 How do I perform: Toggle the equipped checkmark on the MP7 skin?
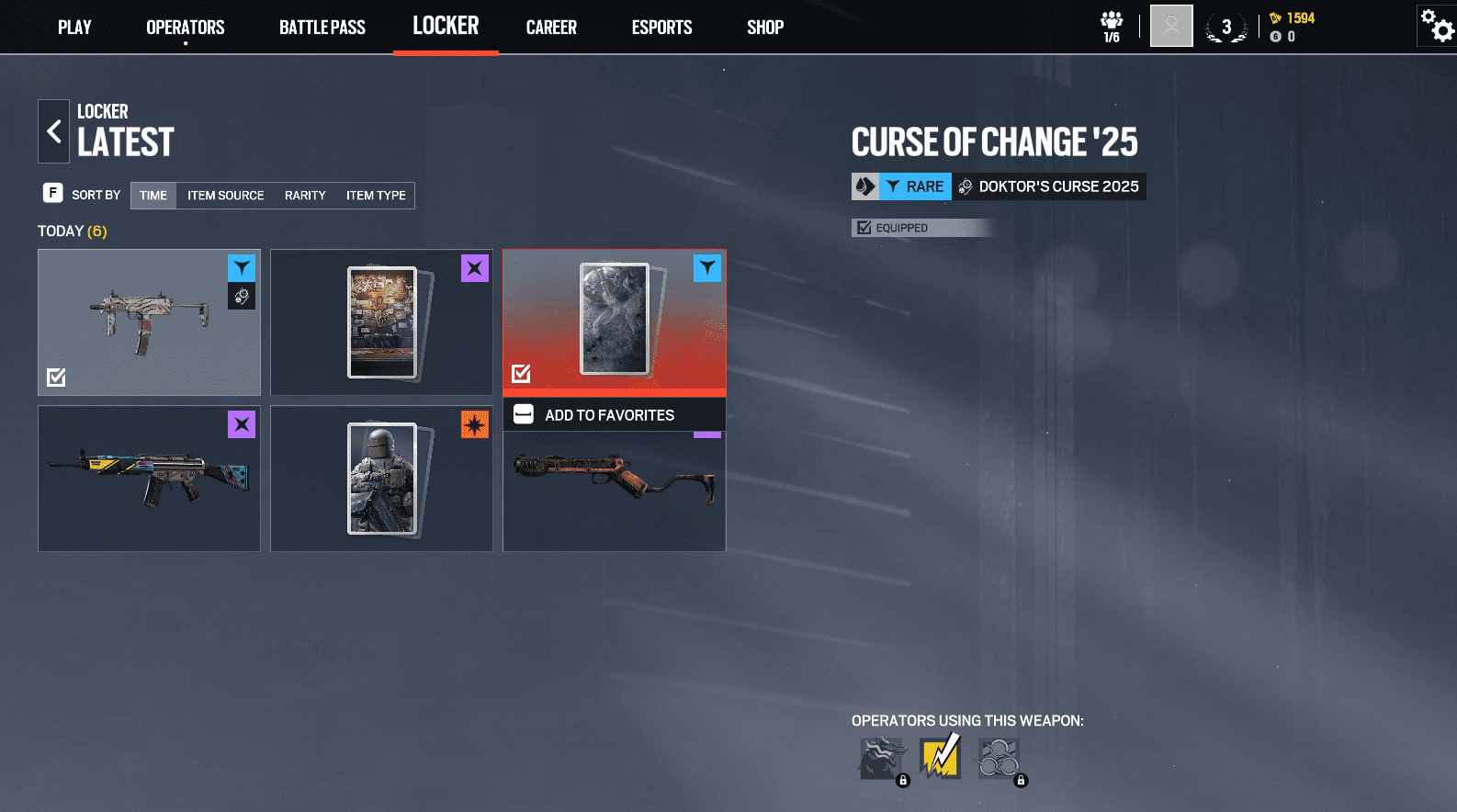tap(55, 377)
